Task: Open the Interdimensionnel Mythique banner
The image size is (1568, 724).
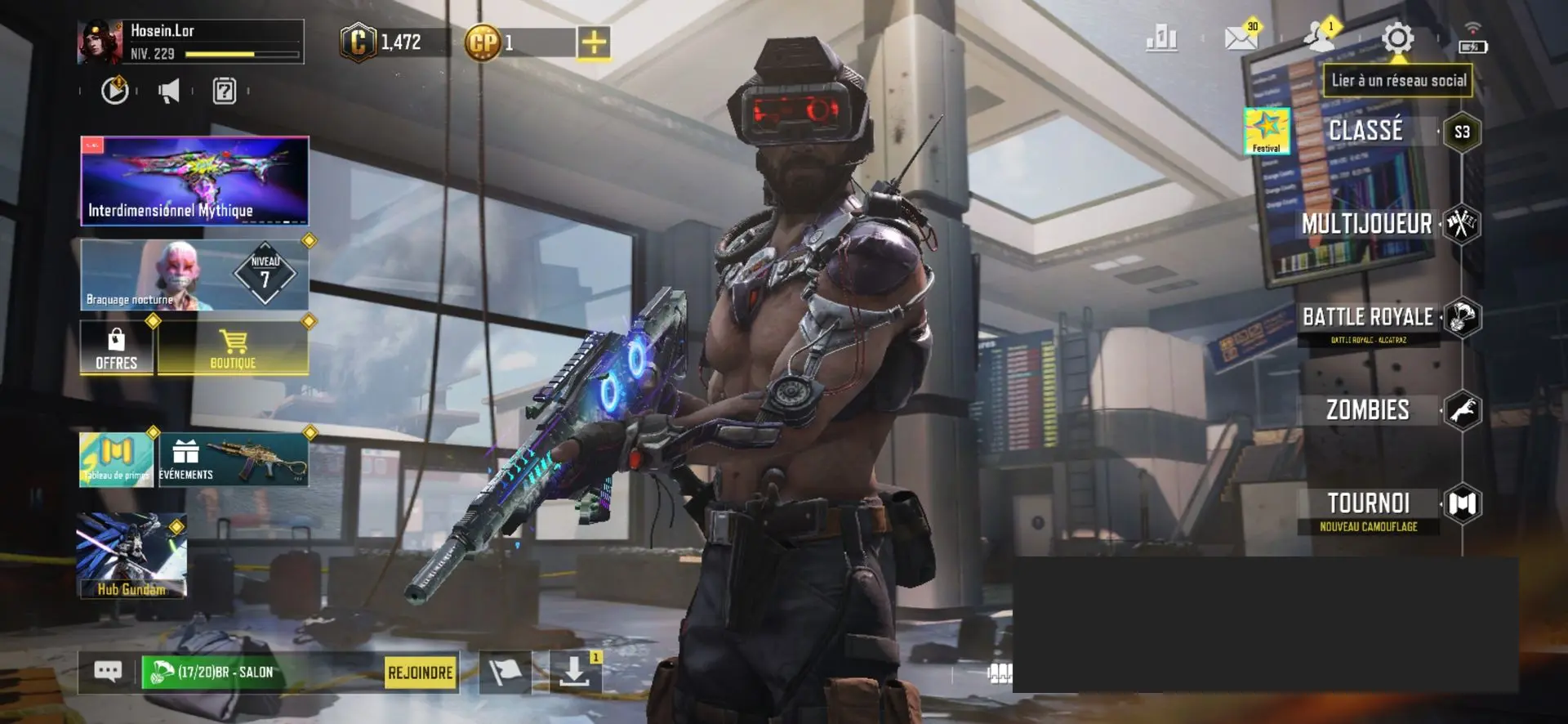Action: [194, 179]
